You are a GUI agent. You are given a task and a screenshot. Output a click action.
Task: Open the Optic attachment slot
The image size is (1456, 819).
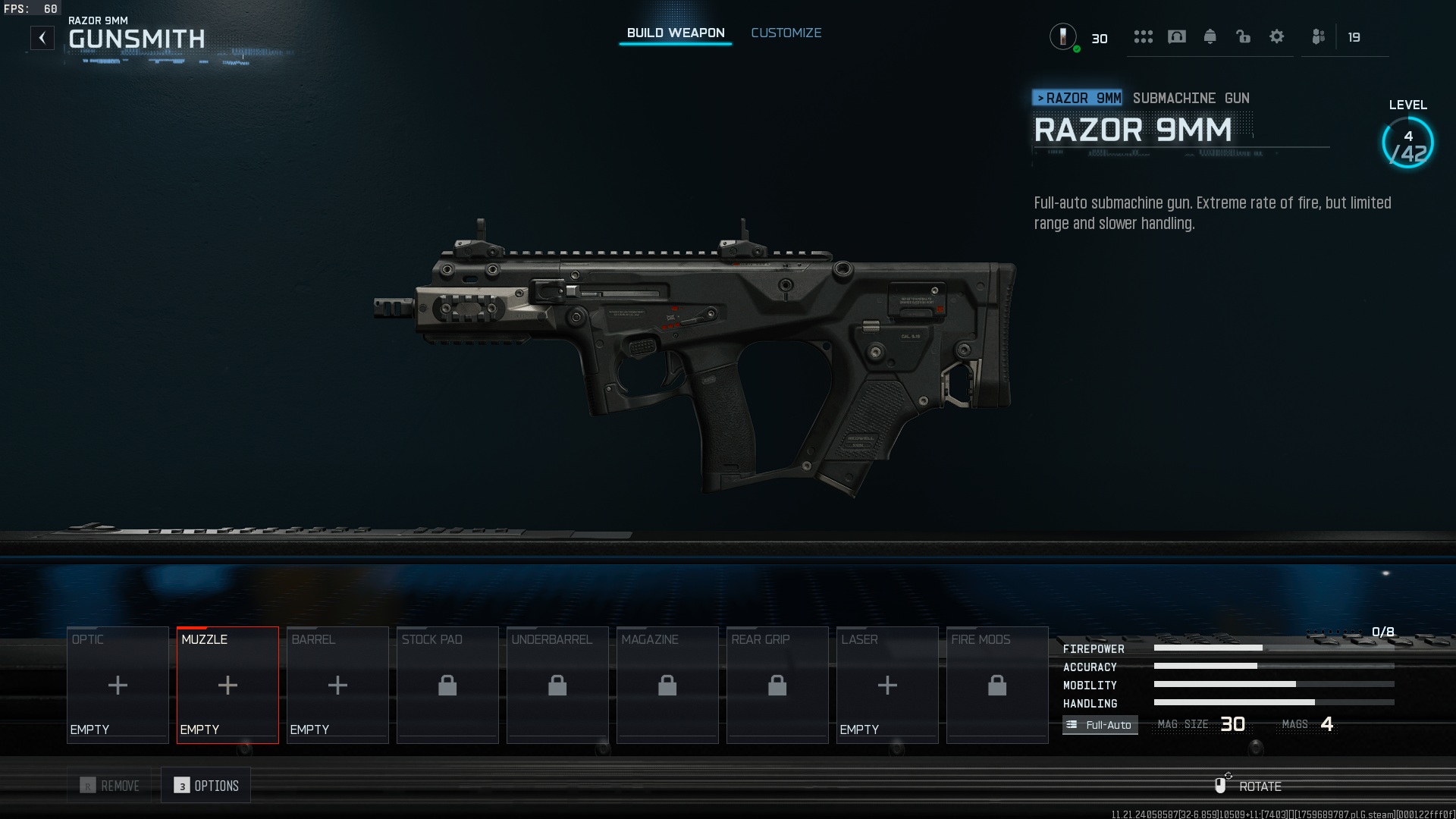coord(118,685)
